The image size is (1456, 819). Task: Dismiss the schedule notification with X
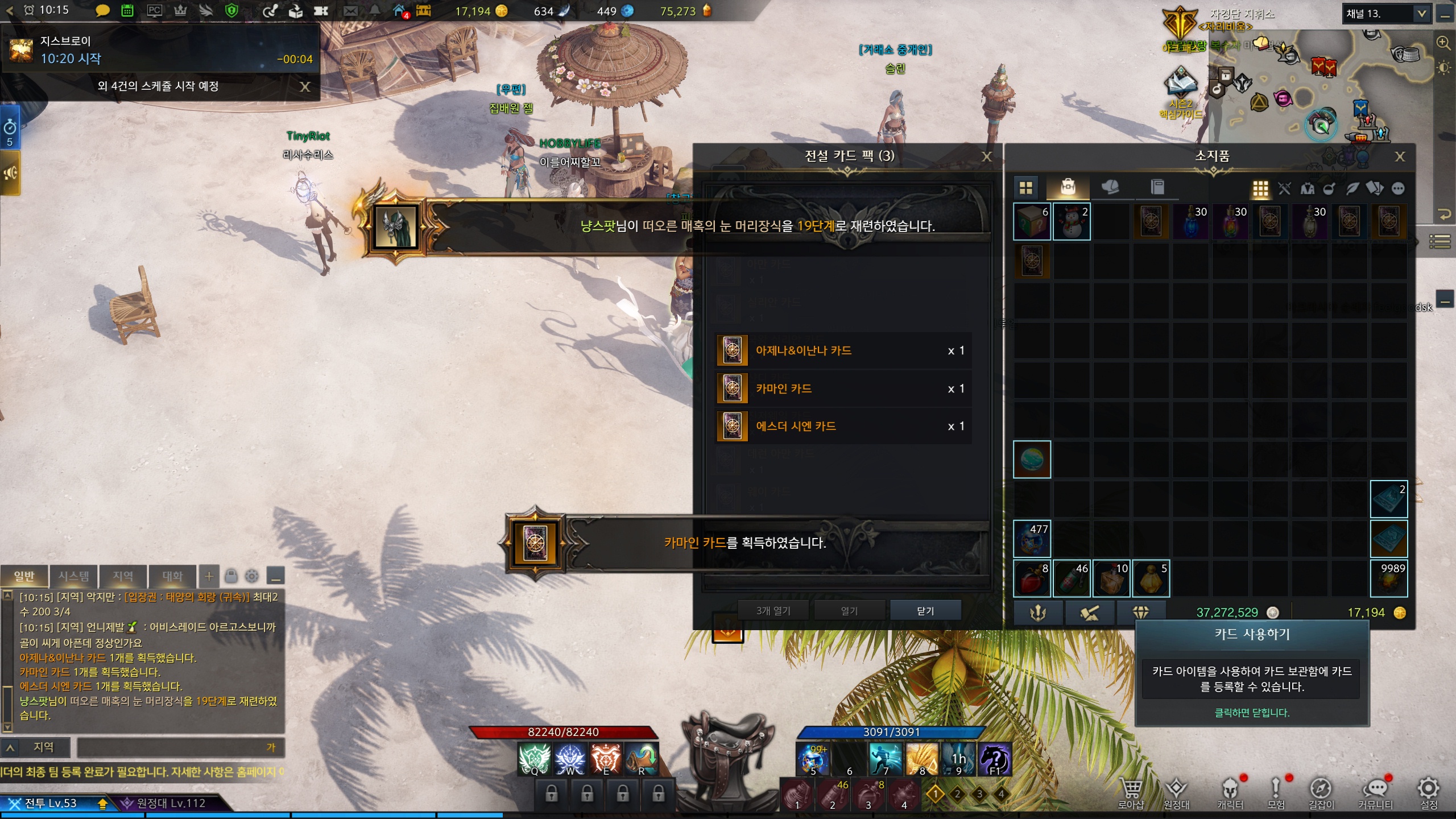[x=305, y=86]
